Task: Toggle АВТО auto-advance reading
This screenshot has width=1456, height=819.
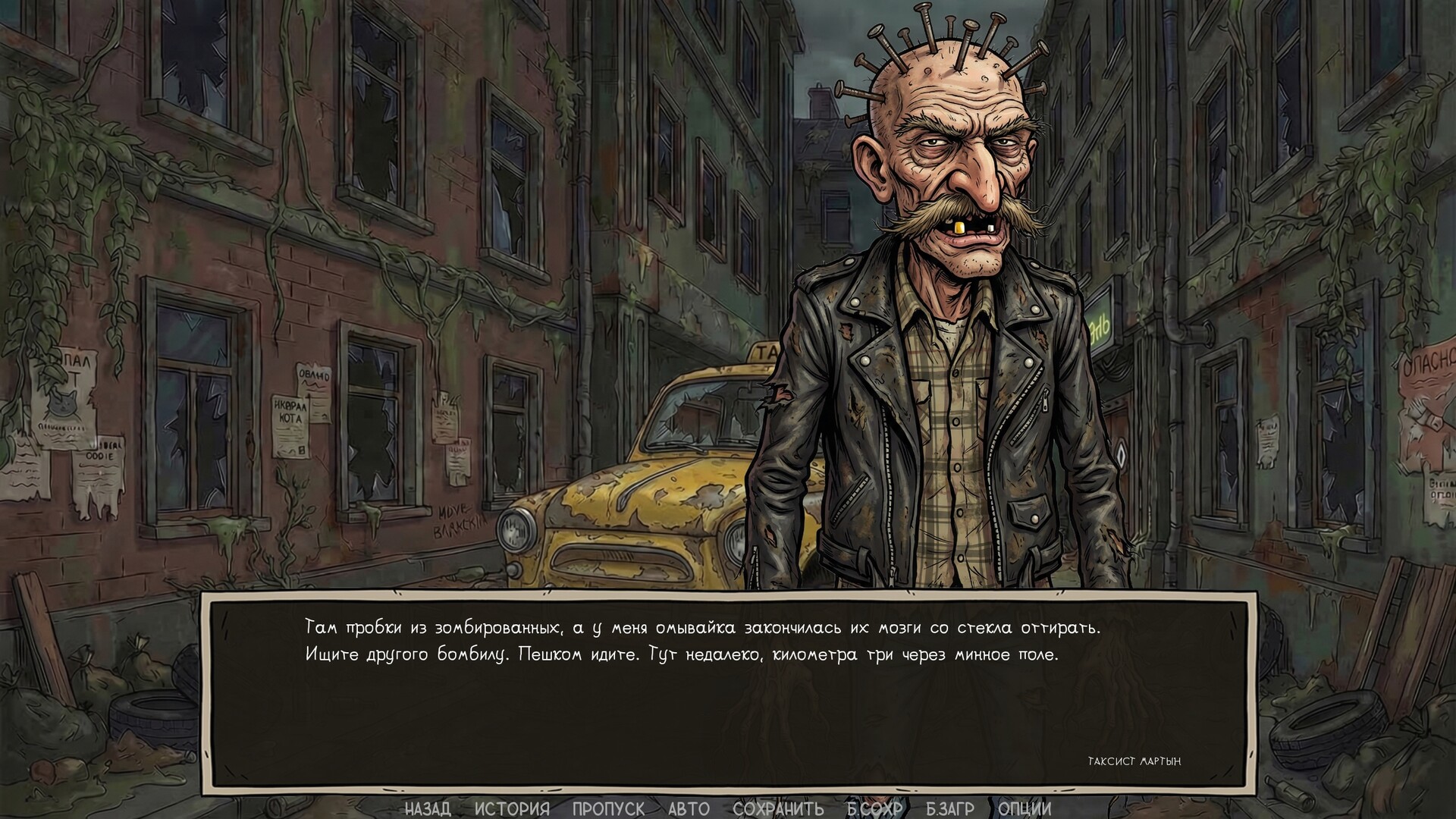Action: 689,809
